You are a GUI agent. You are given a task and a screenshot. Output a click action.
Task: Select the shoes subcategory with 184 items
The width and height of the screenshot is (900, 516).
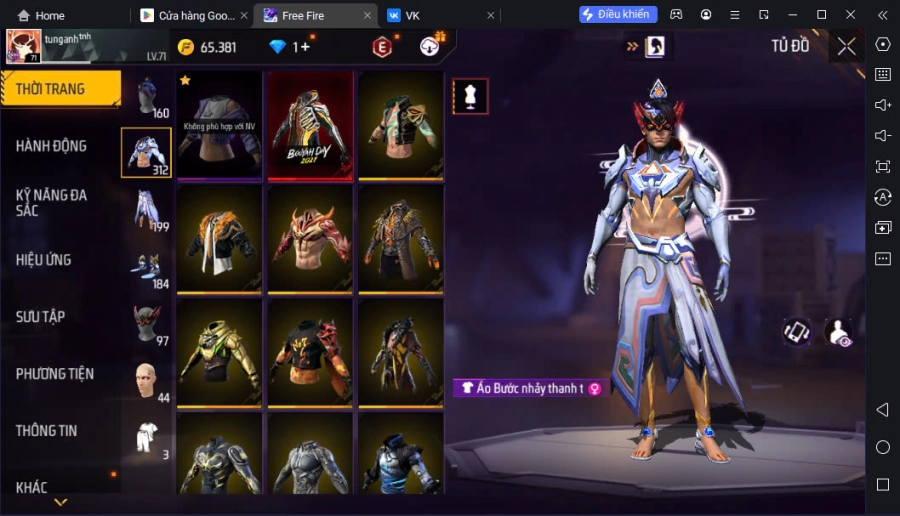[147, 267]
